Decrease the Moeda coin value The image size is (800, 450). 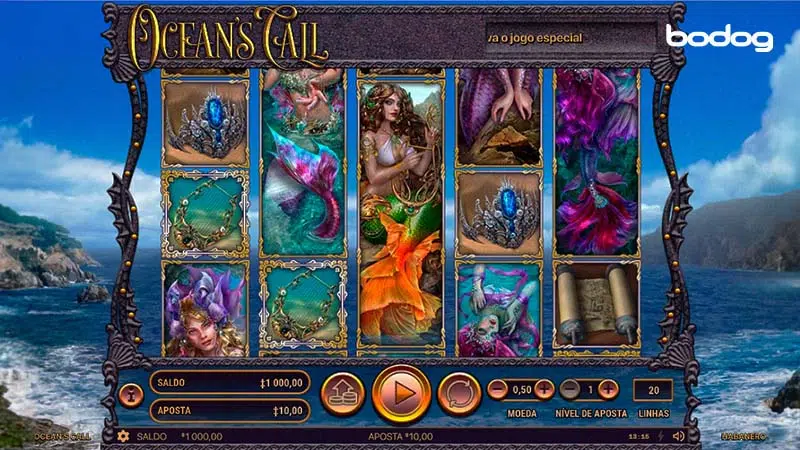click(x=497, y=390)
